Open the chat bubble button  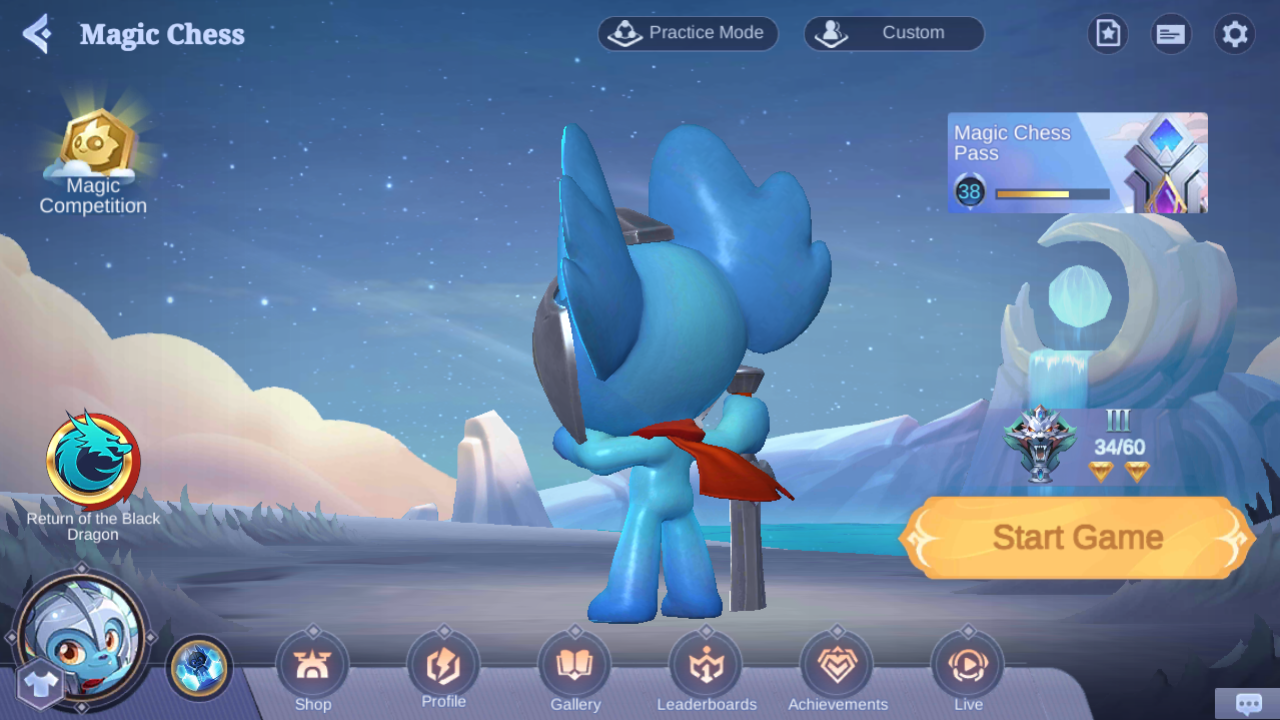point(1247,703)
